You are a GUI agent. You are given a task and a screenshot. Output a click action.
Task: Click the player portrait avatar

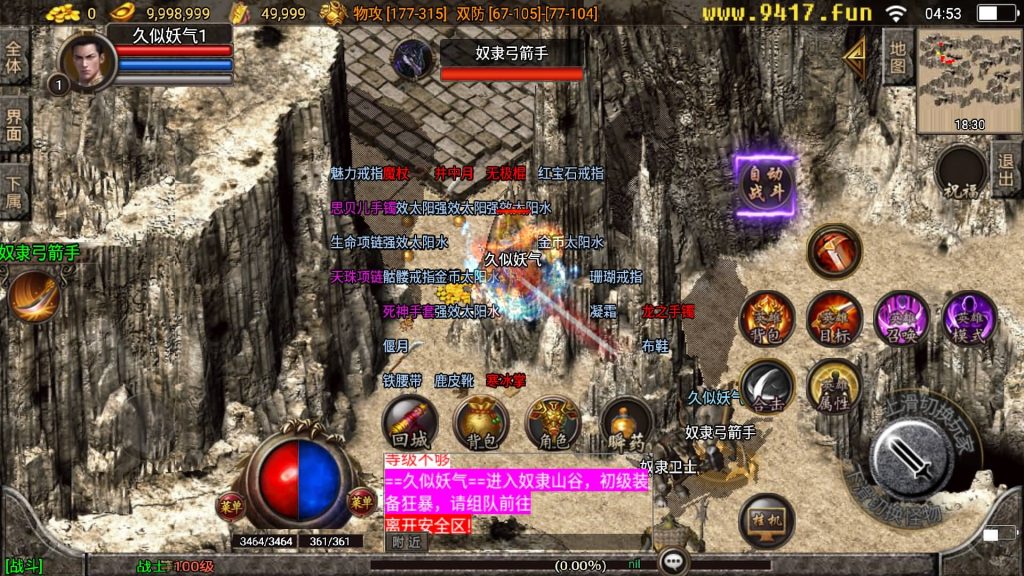[x=87, y=60]
